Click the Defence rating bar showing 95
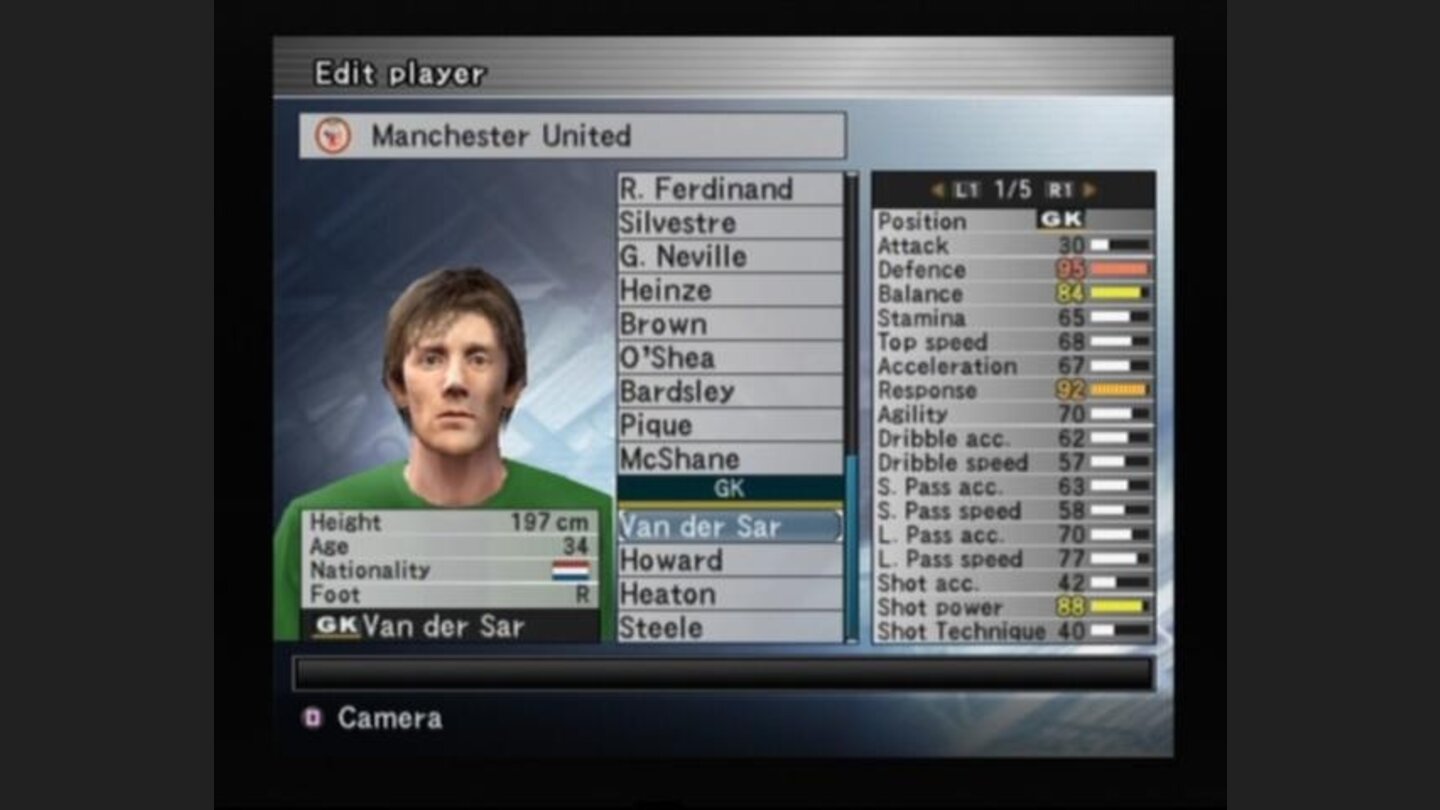 point(1120,269)
